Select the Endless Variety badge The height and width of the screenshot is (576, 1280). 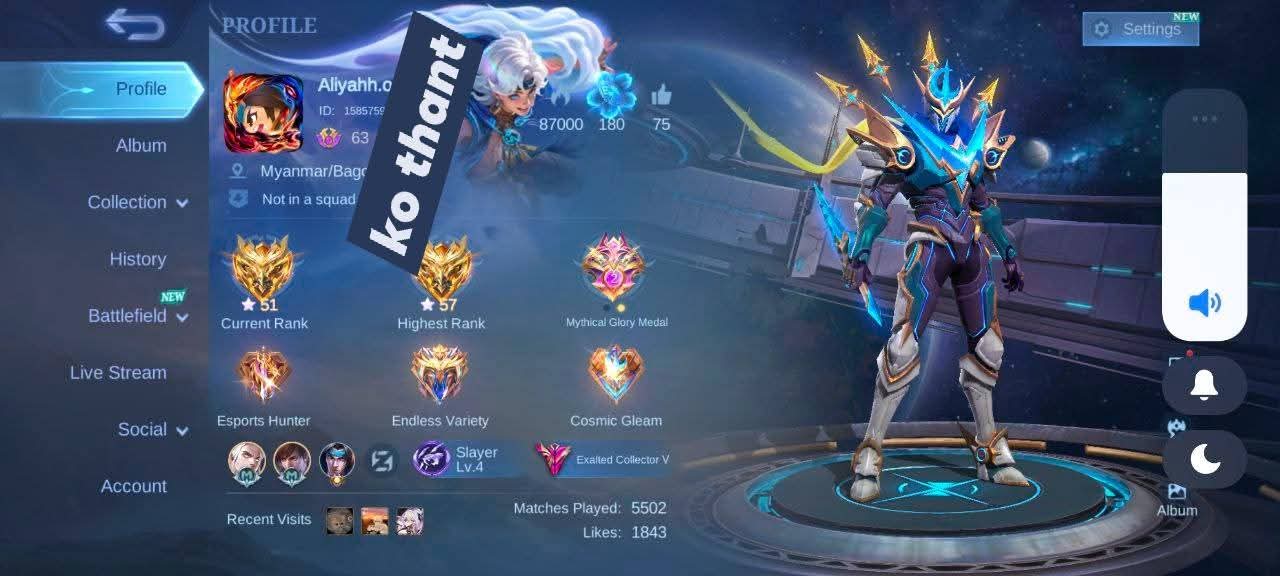pyautogui.click(x=440, y=374)
